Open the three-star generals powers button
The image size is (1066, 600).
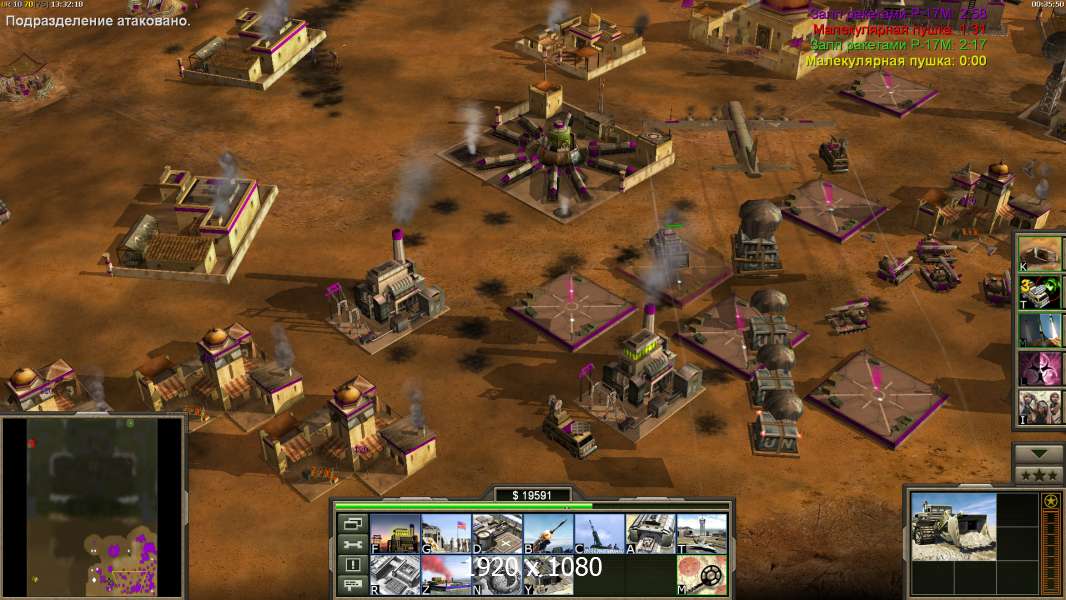1038,475
